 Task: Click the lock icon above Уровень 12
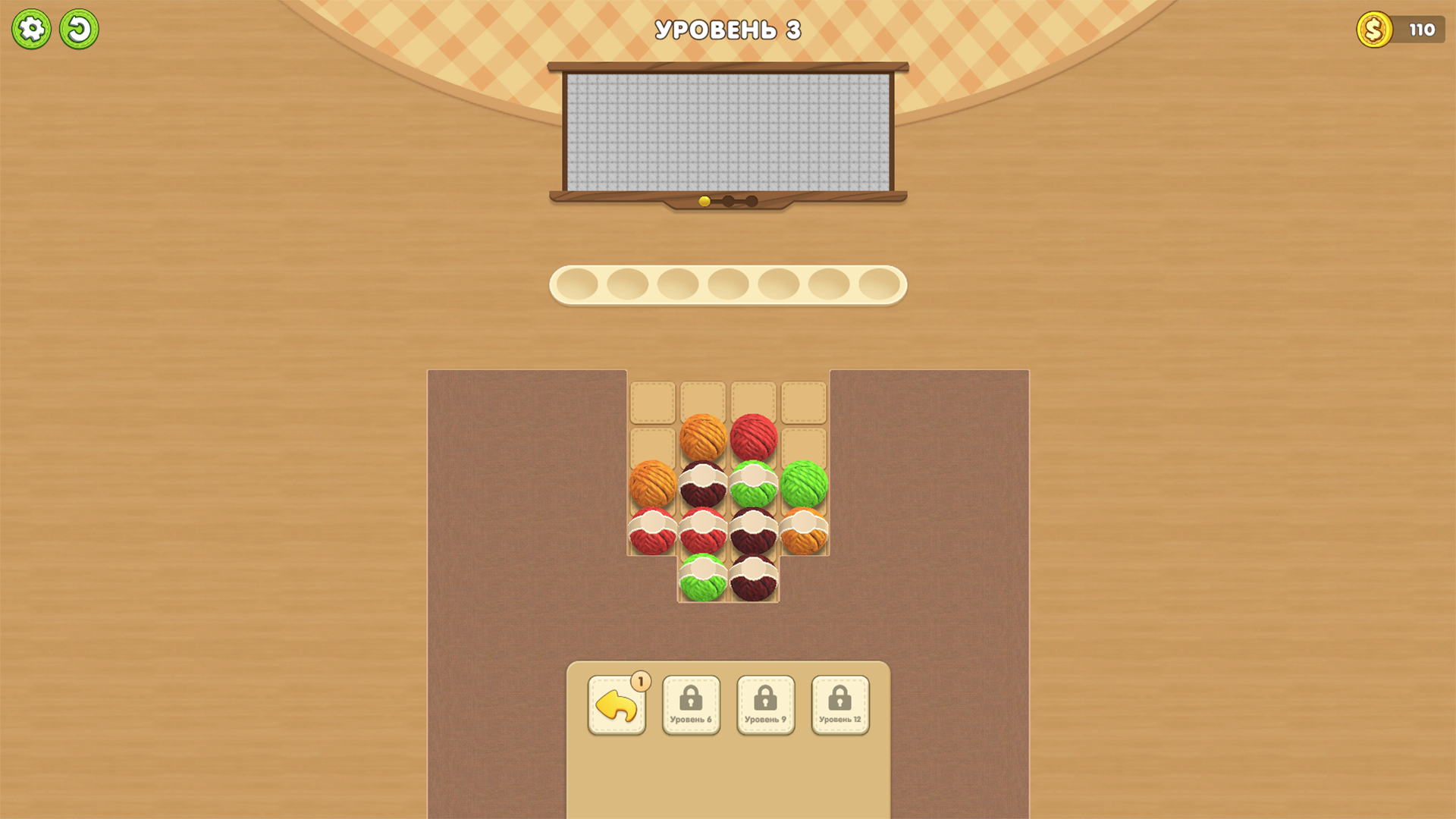coord(839,698)
